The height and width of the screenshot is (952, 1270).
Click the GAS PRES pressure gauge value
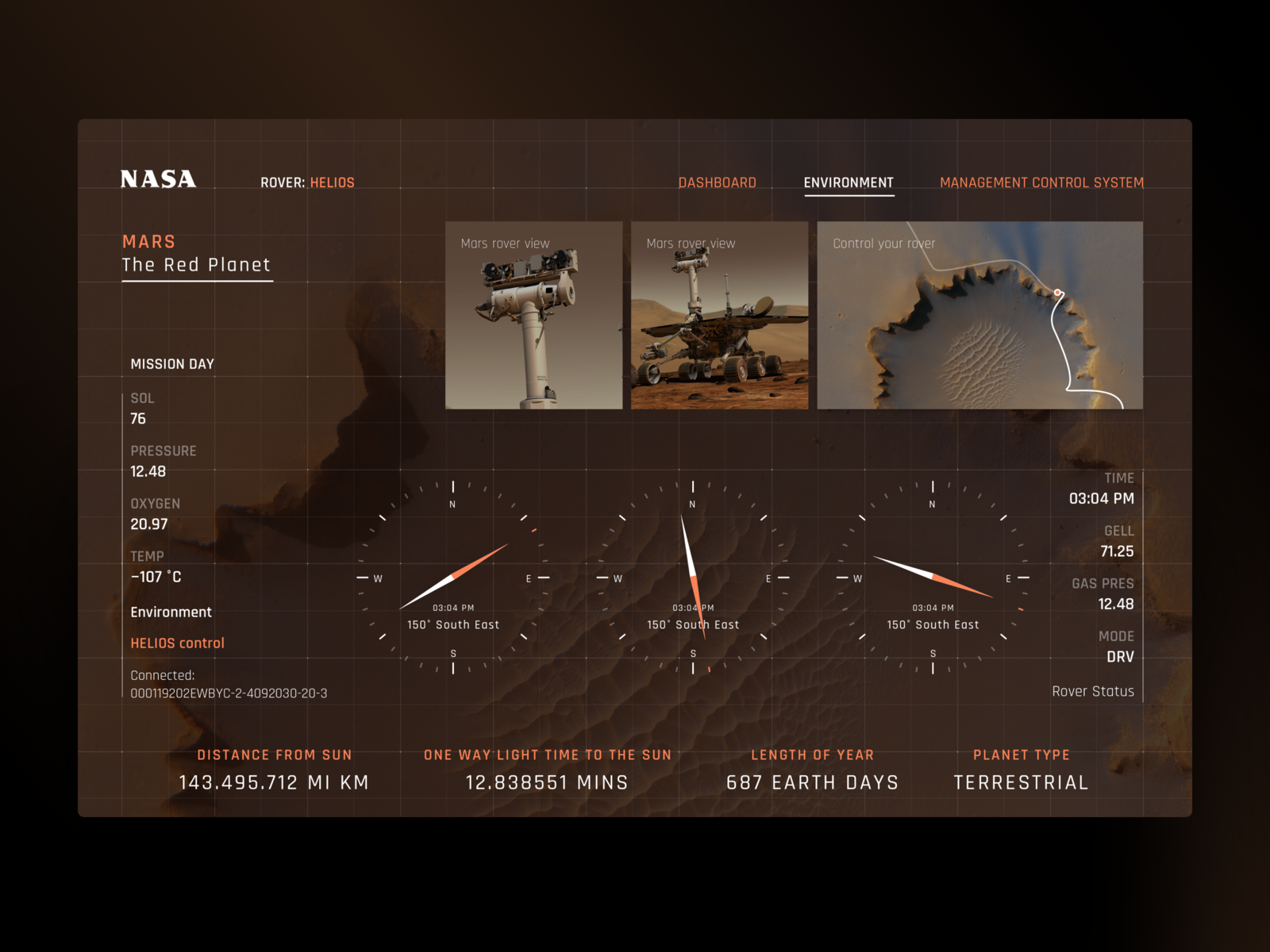(1117, 604)
